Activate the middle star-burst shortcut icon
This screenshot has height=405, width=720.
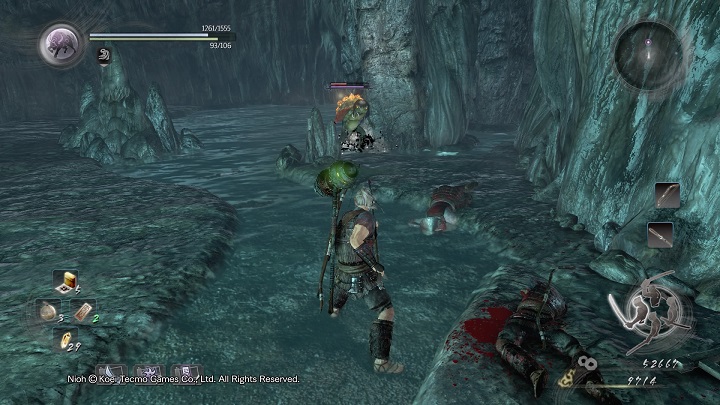pyautogui.click(x=148, y=374)
